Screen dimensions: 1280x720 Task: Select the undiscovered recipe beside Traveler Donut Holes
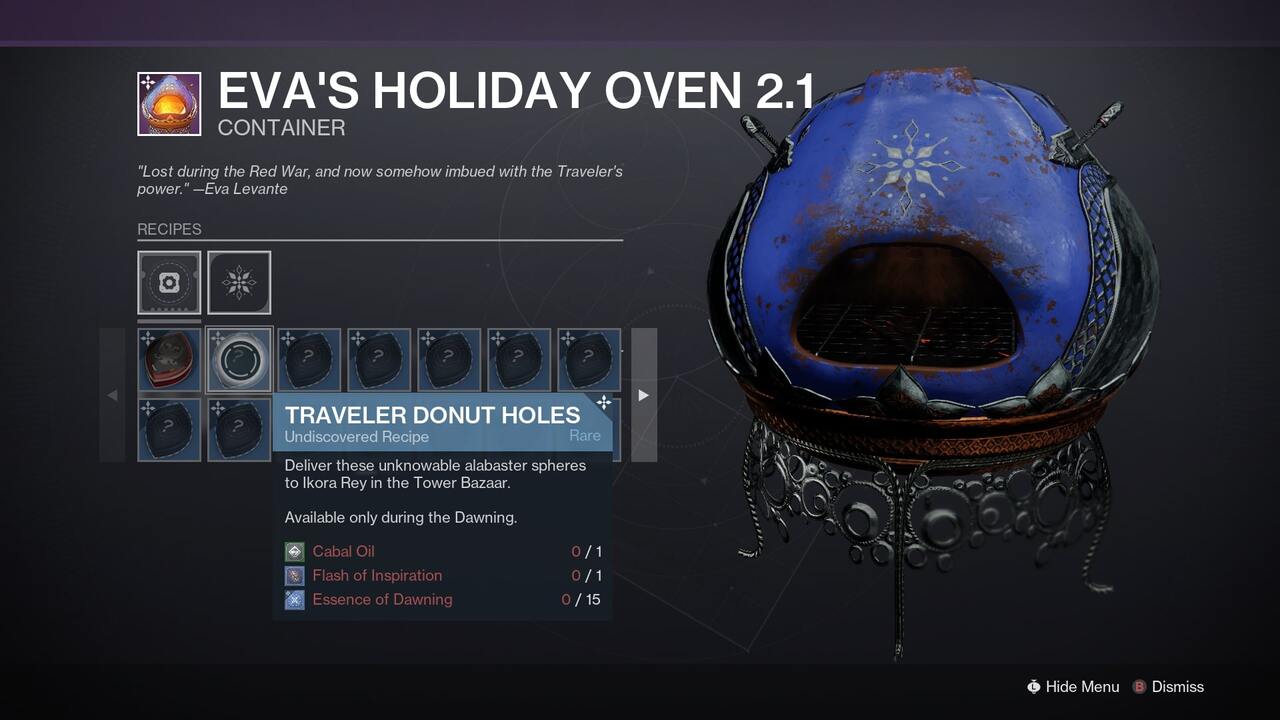click(309, 359)
